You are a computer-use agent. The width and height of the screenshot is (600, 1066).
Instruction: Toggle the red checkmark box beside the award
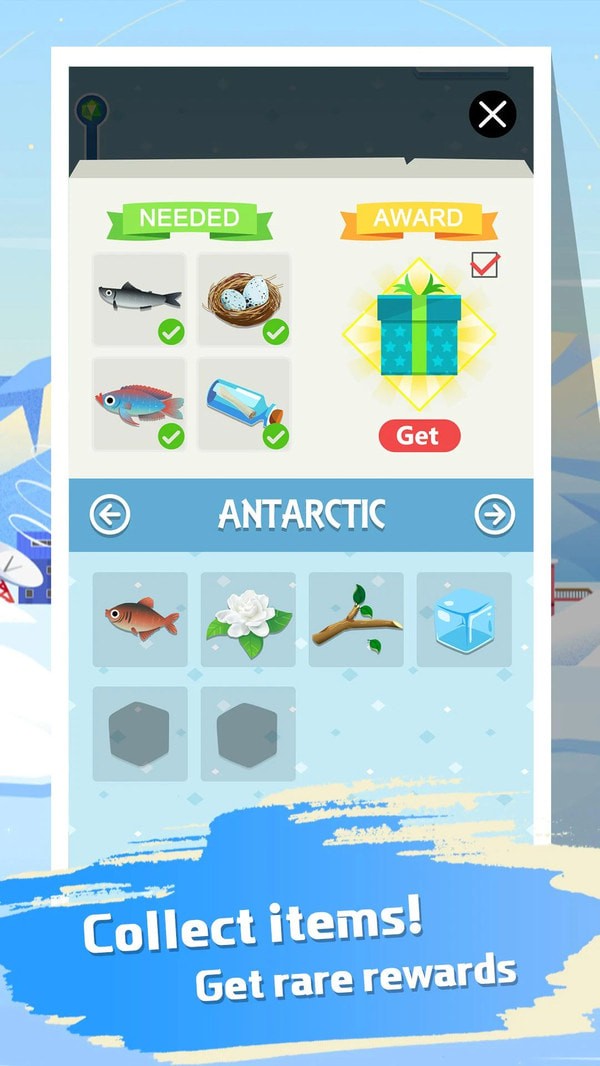pyautogui.click(x=484, y=265)
